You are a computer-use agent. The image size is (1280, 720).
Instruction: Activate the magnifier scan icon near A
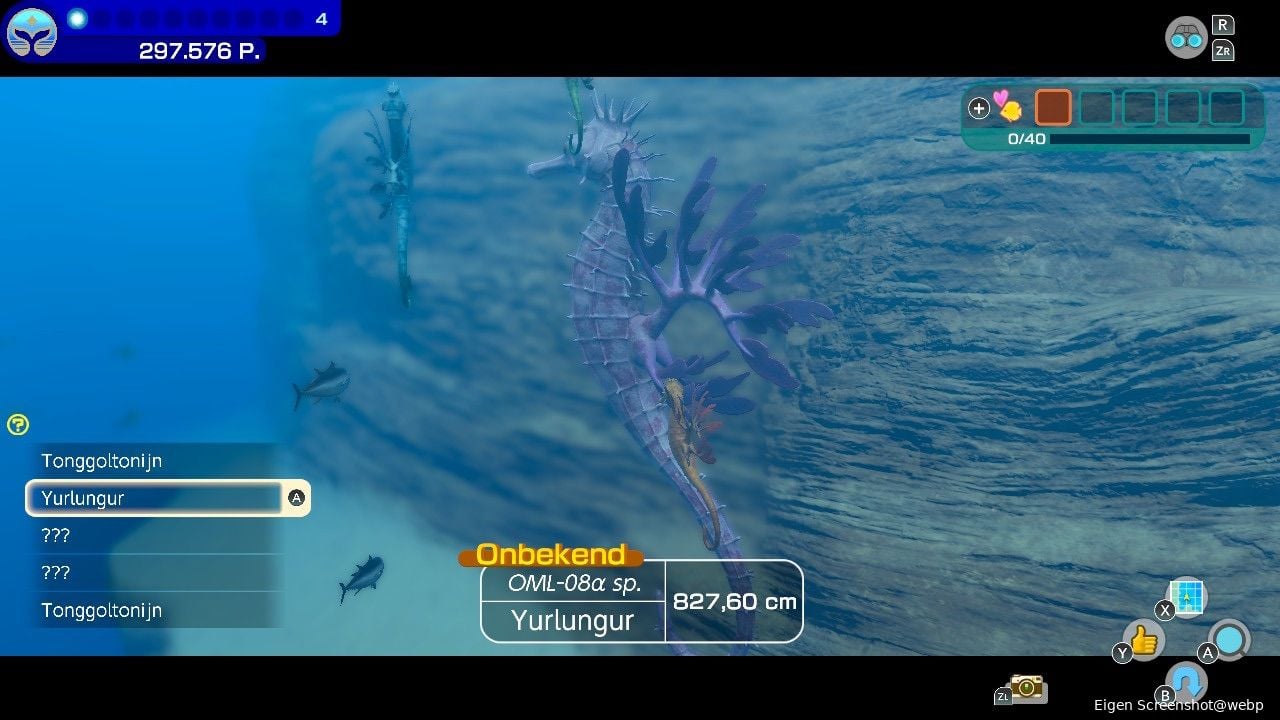(x=1228, y=638)
